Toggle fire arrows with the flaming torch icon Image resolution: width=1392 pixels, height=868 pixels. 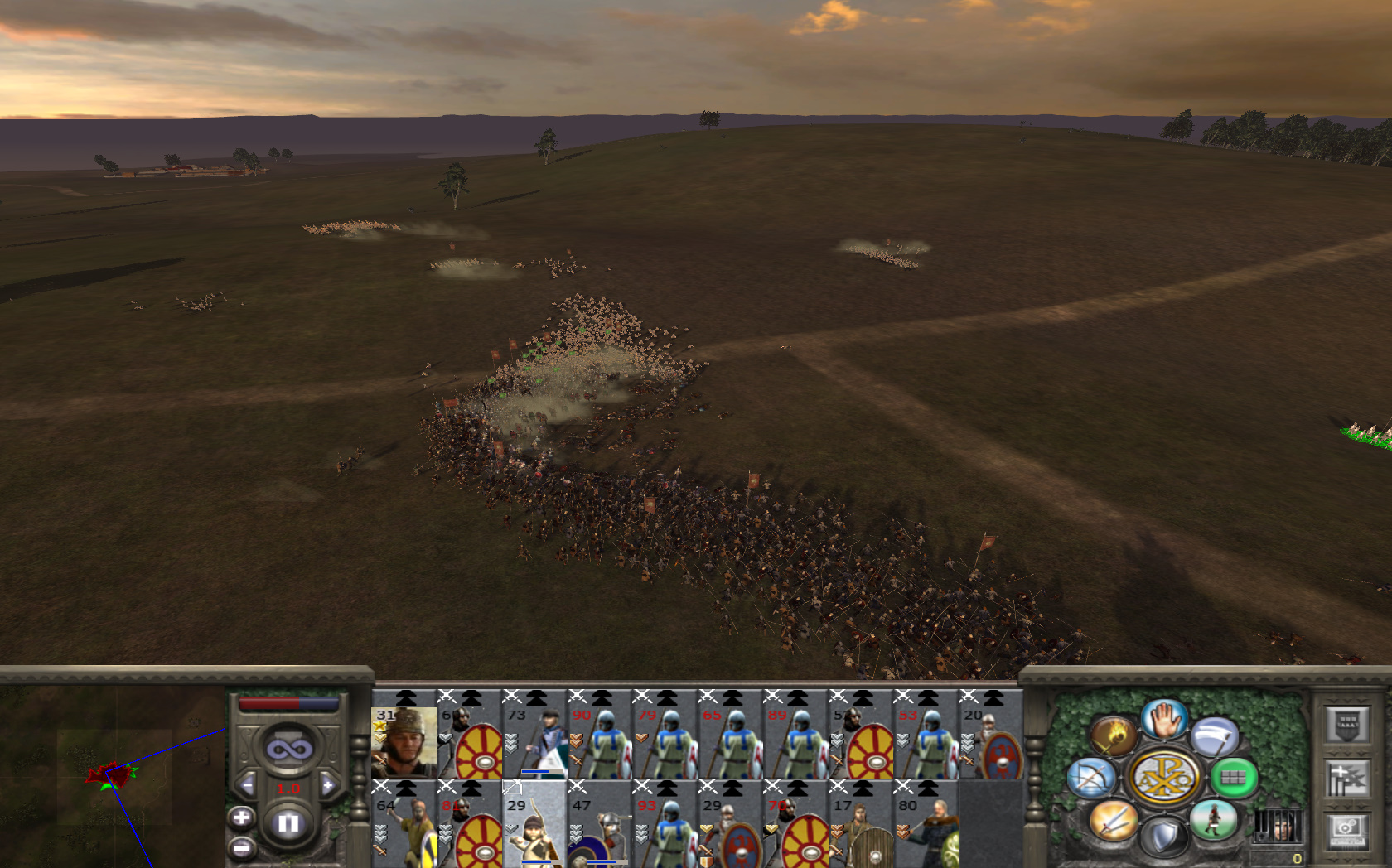pyautogui.click(x=1113, y=735)
